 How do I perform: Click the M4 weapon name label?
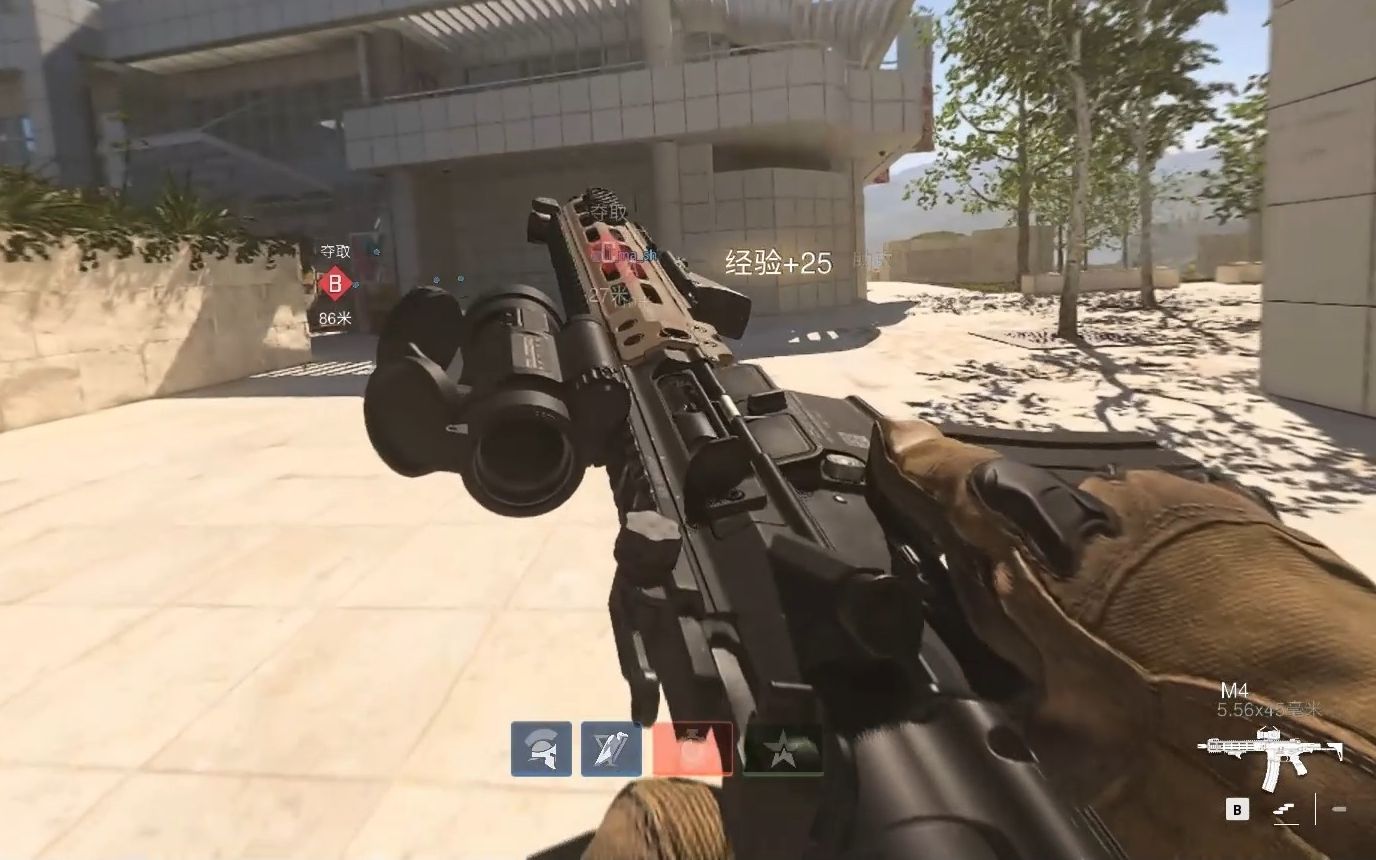(1234, 690)
